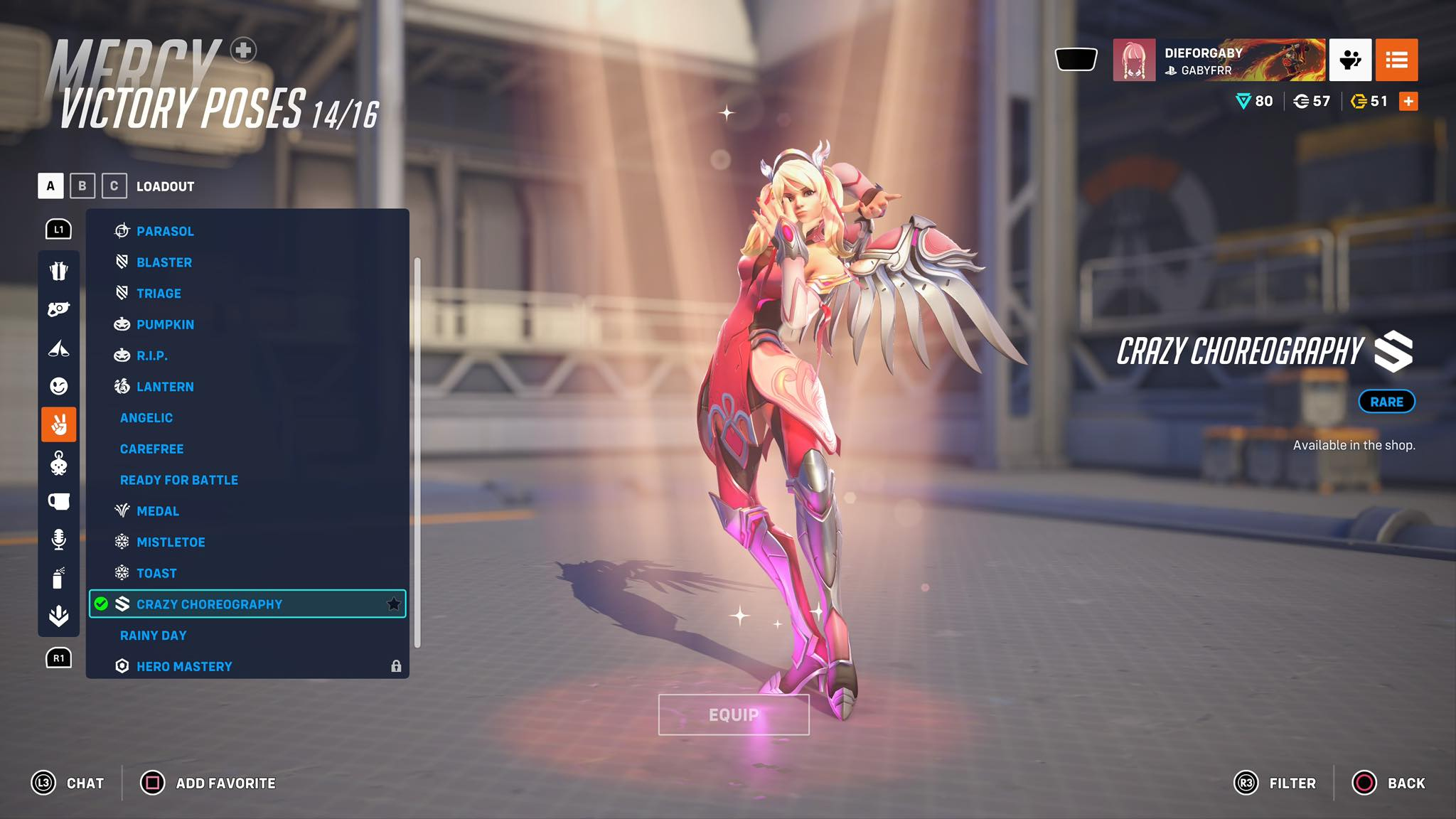This screenshot has height=819, width=1456.
Task: Open the social group button
Action: pos(1350,60)
